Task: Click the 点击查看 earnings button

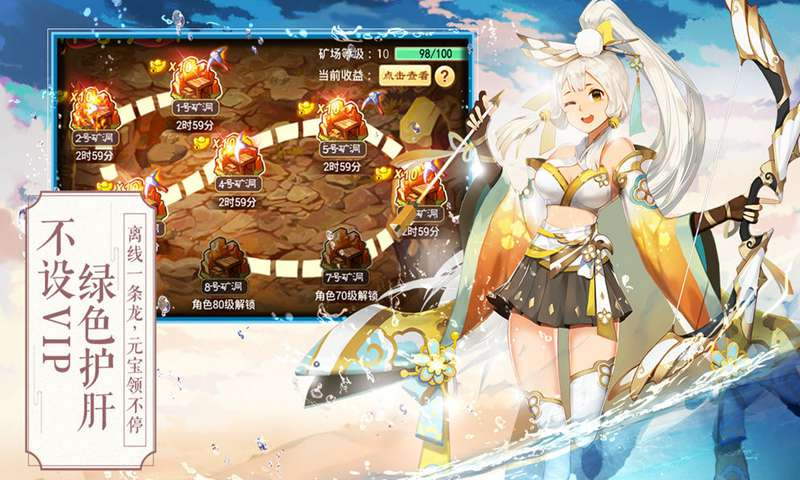Action: coord(403,75)
